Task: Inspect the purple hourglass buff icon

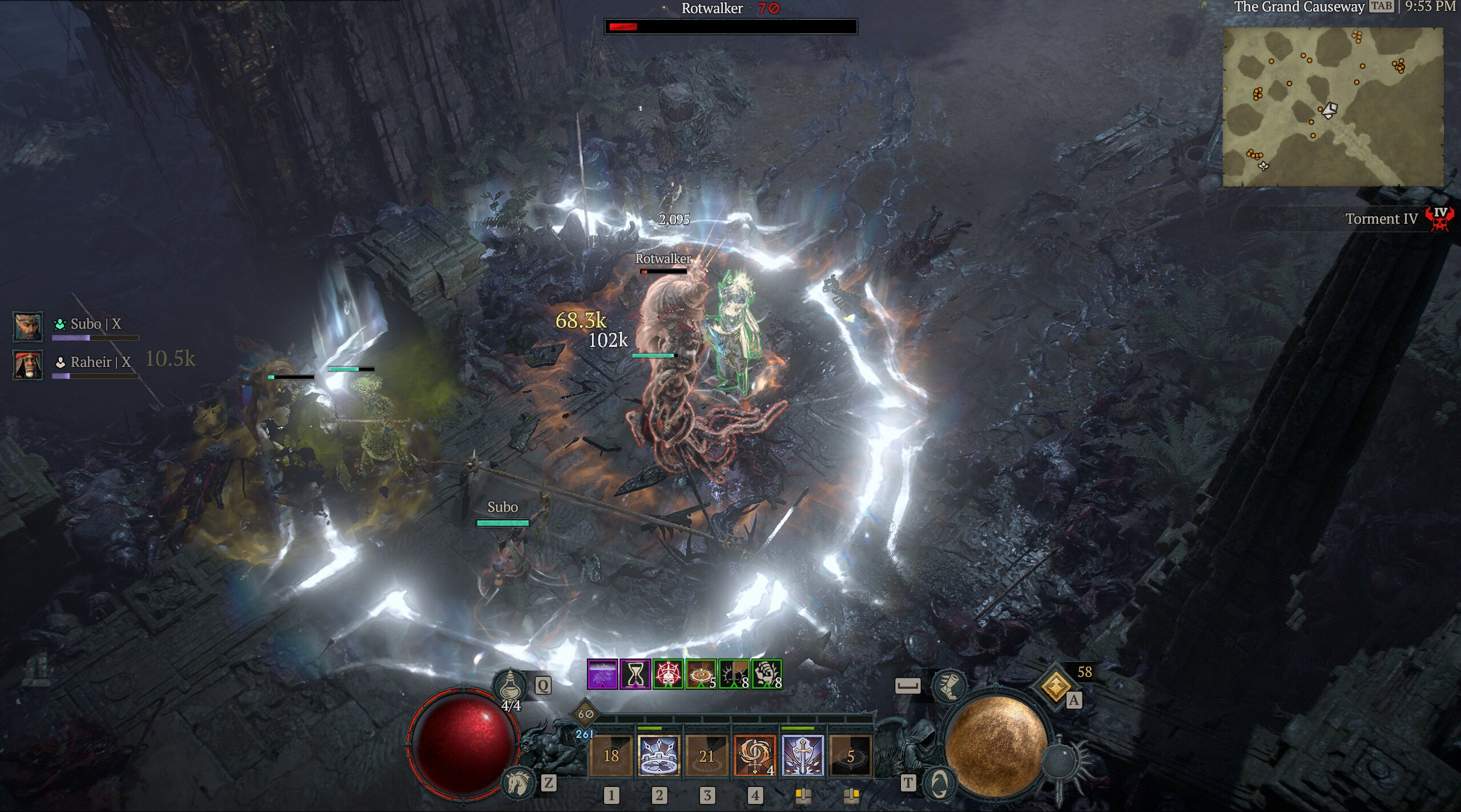Action: (635, 674)
